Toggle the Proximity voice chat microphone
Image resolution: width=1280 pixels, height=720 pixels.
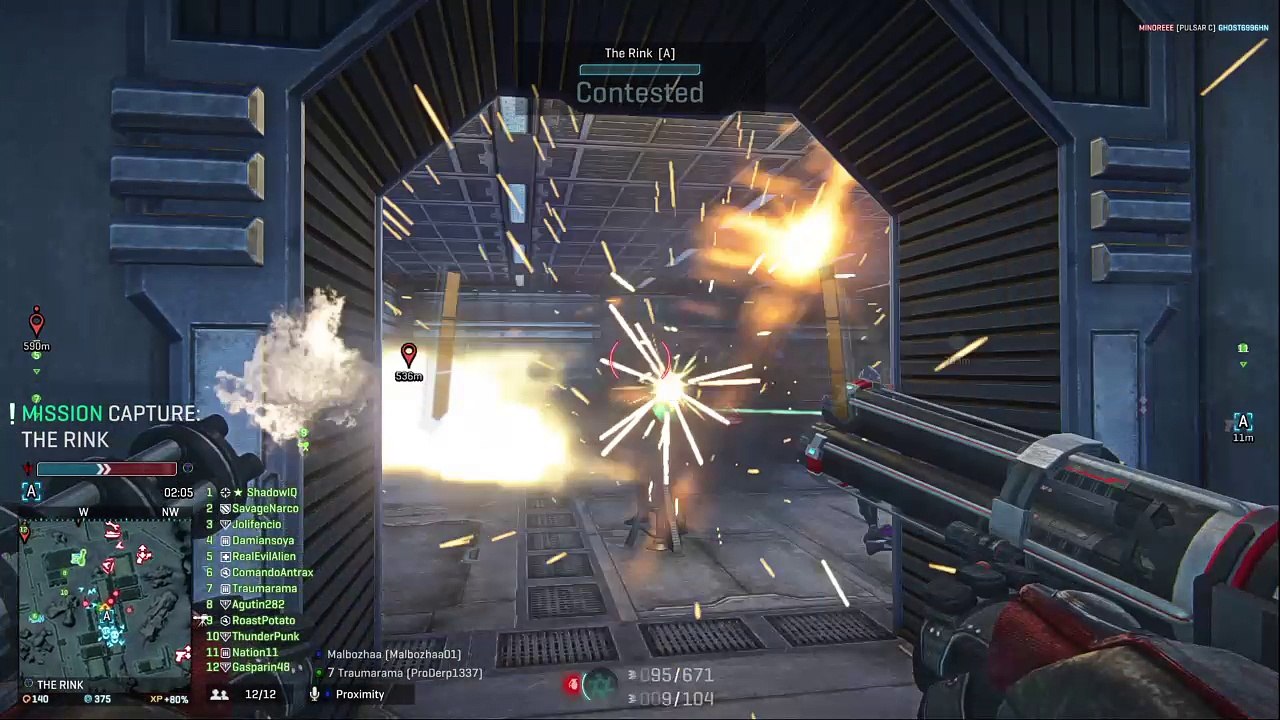[315, 694]
